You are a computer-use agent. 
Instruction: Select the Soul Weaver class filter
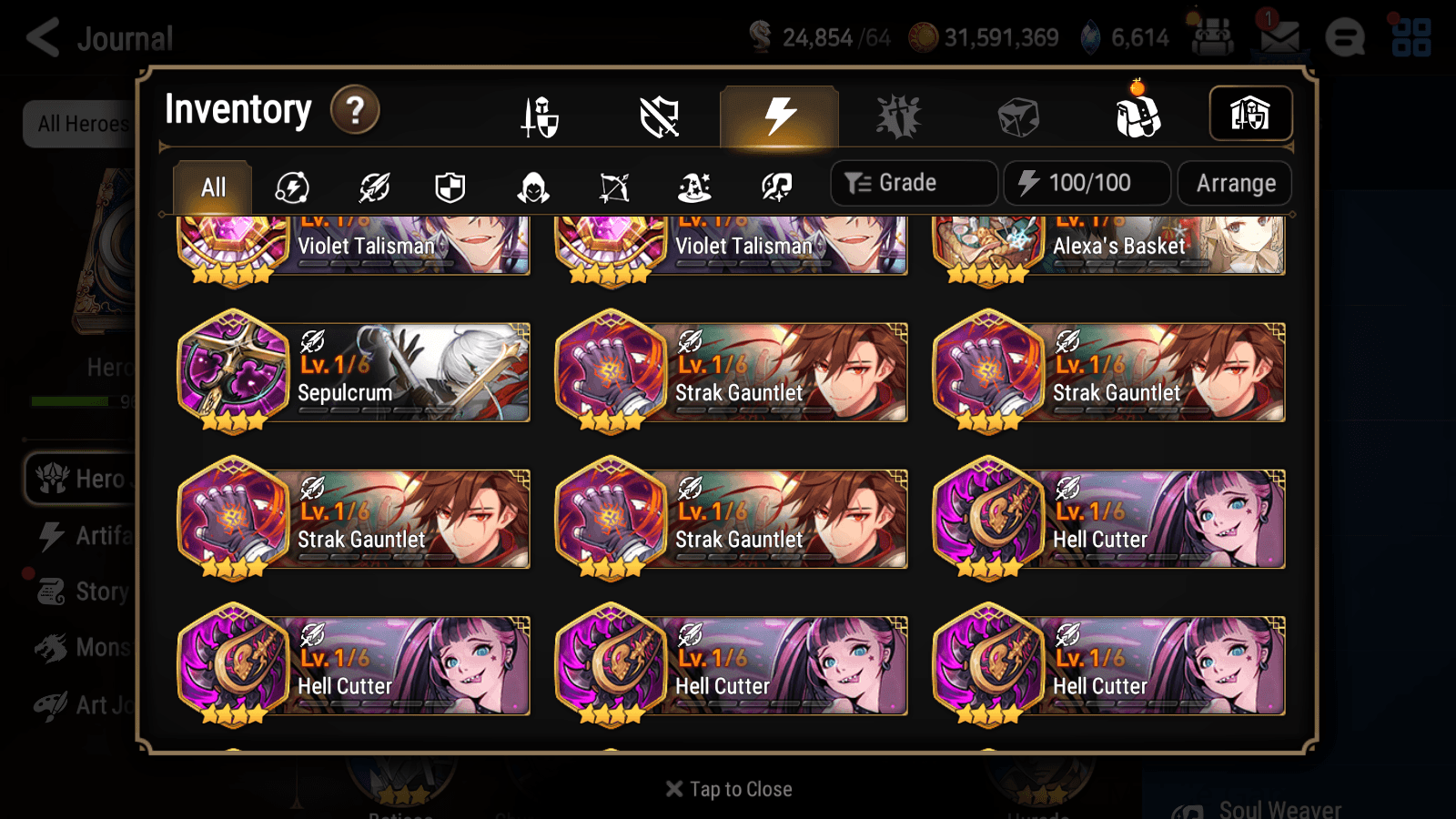click(774, 187)
